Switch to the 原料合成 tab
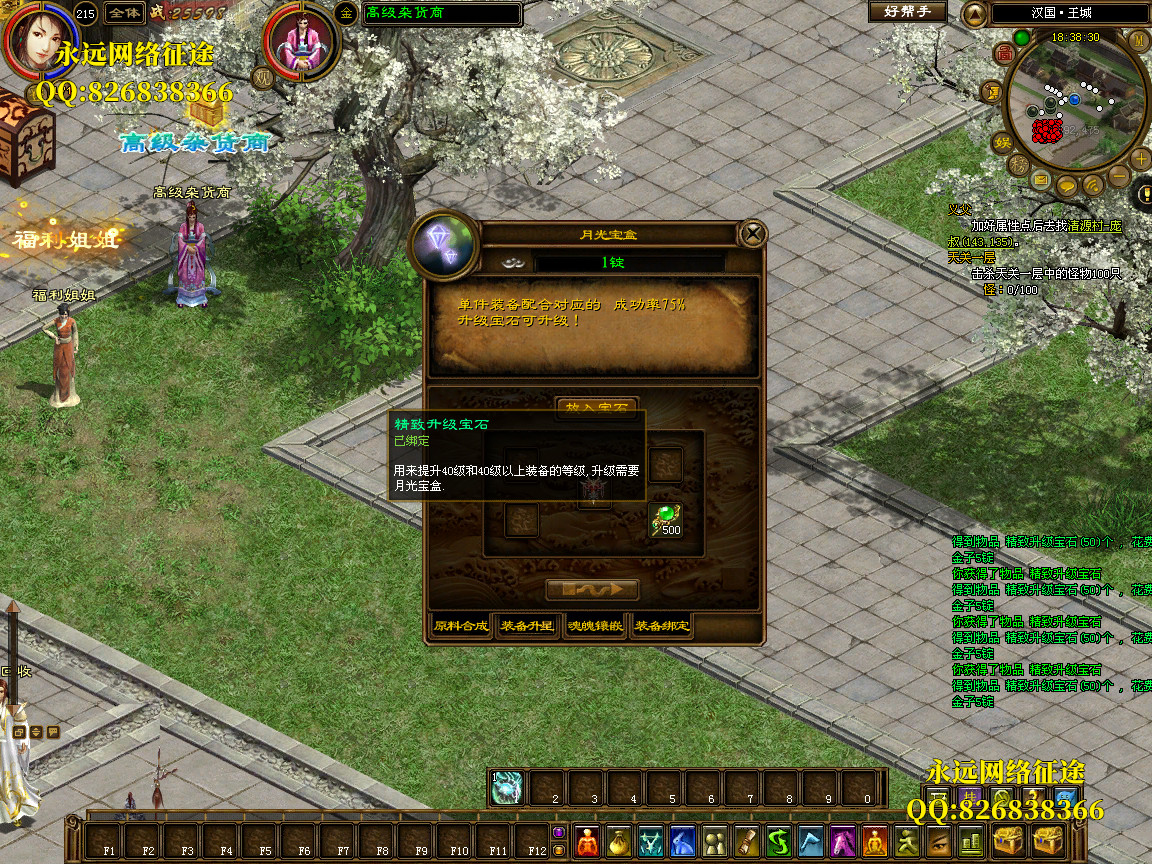The image size is (1152, 864). (461, 627)
